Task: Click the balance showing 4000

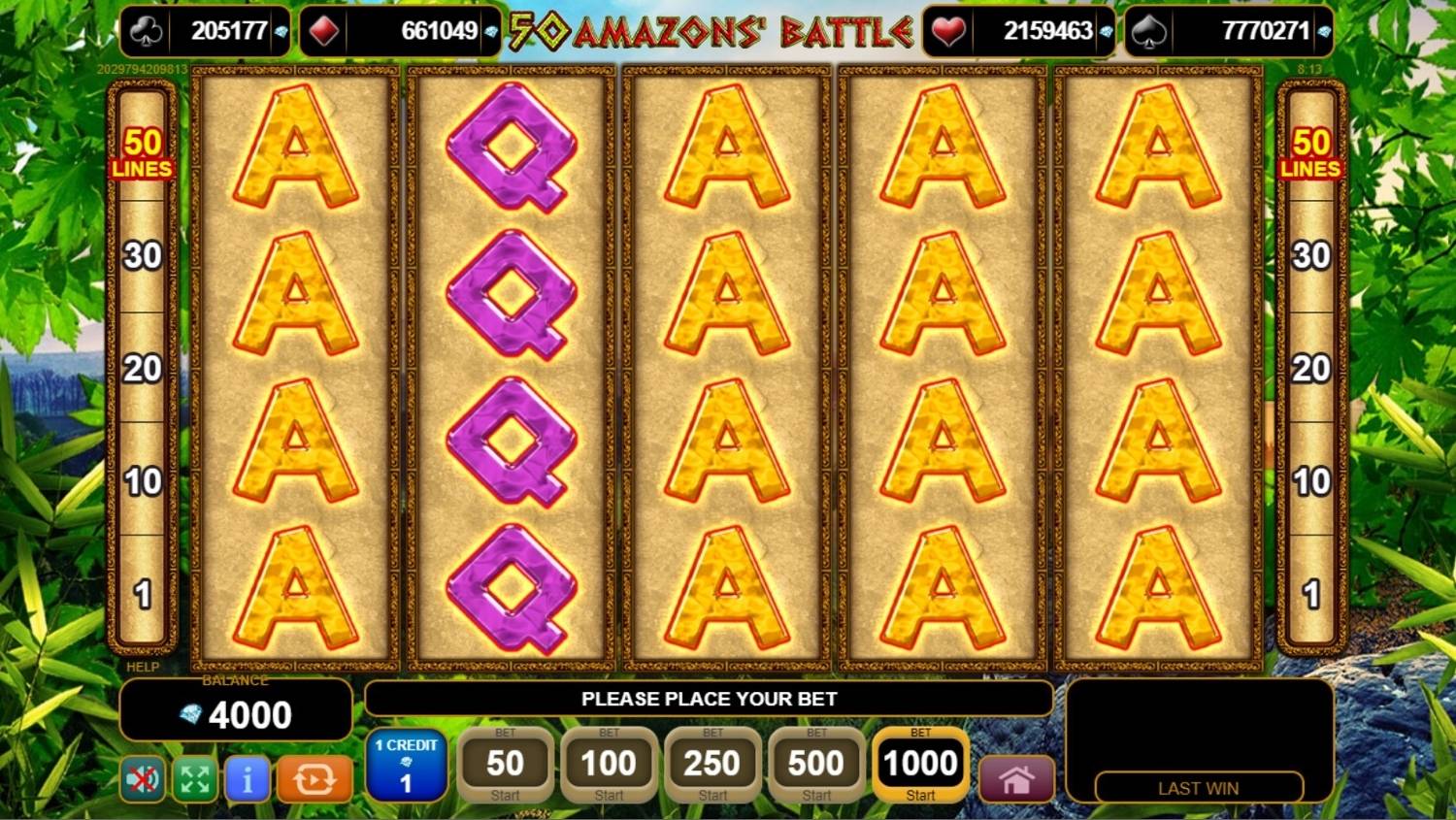Action: pyautogui.click(x=235, y=714)
